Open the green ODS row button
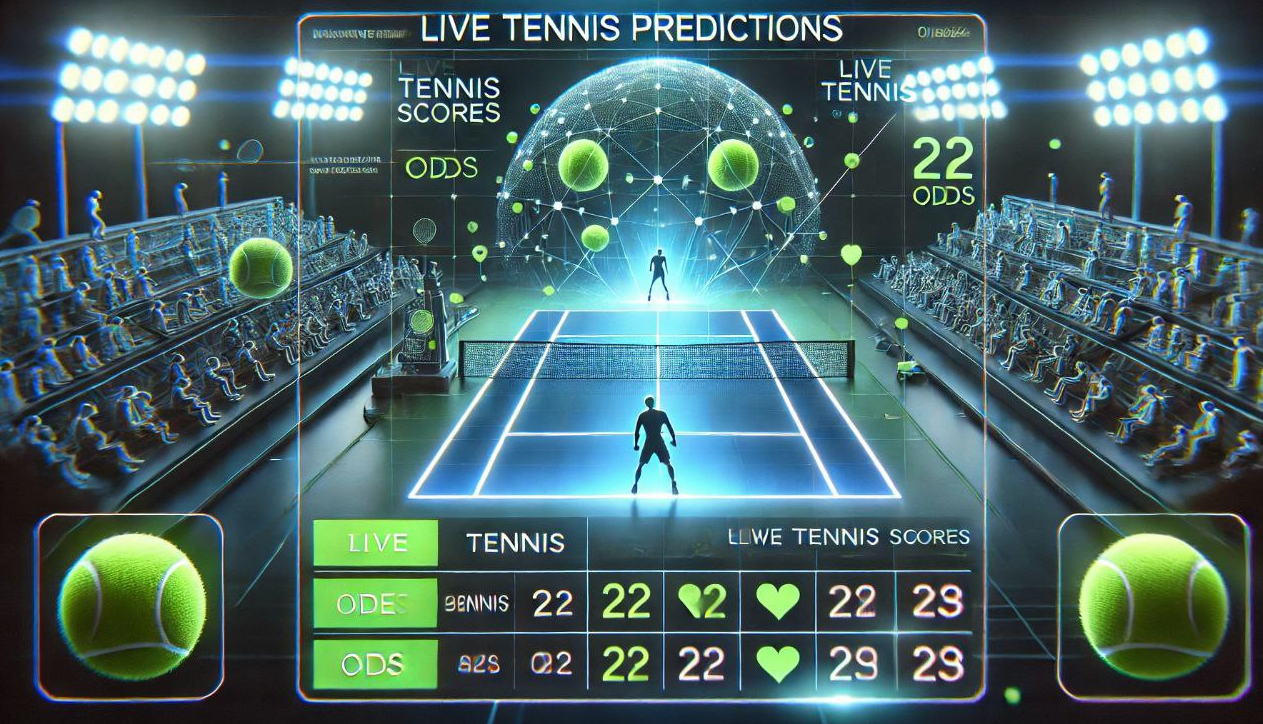 pos(376,663)
